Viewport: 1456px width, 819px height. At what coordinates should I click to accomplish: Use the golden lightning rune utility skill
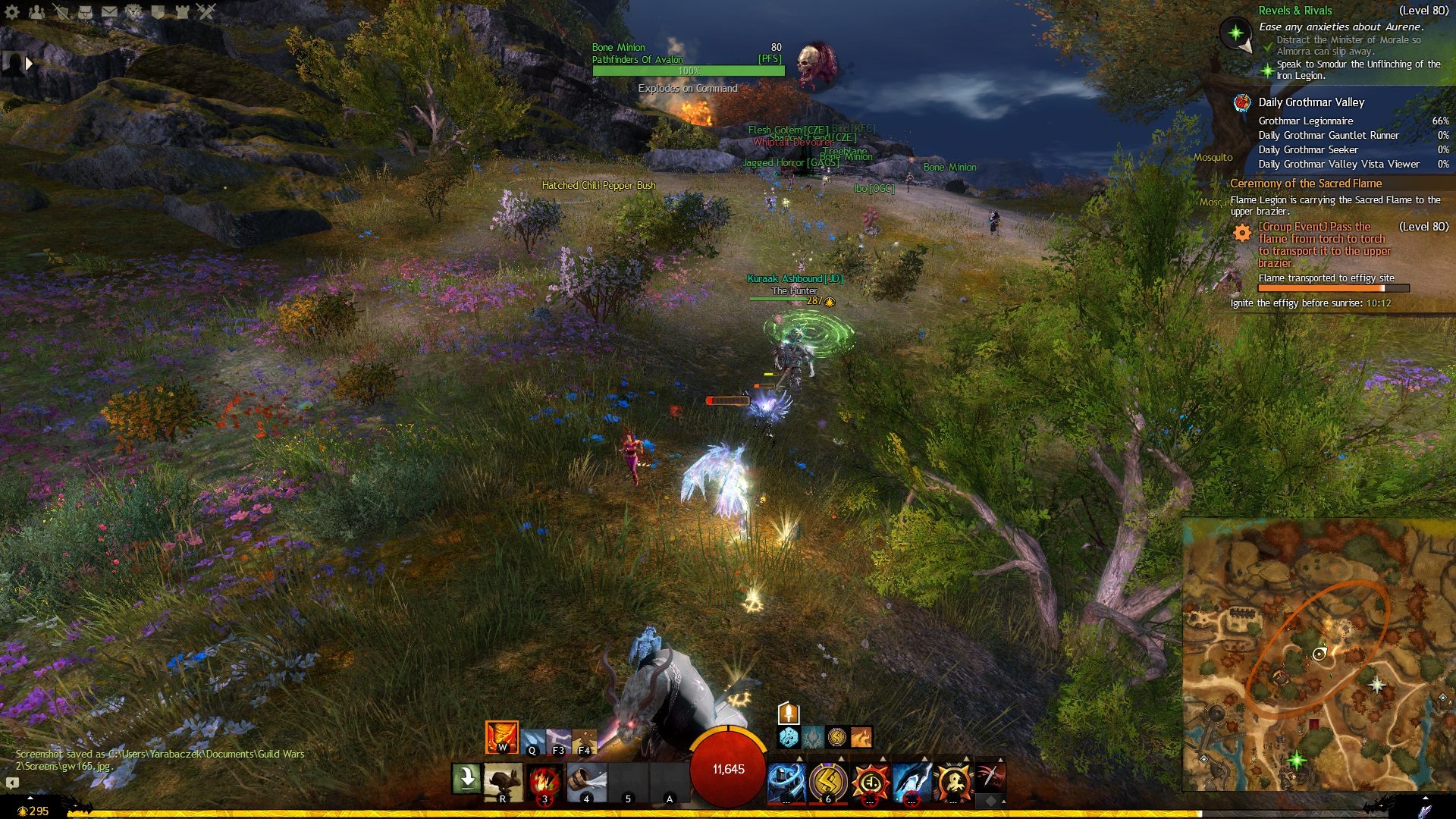827,781
